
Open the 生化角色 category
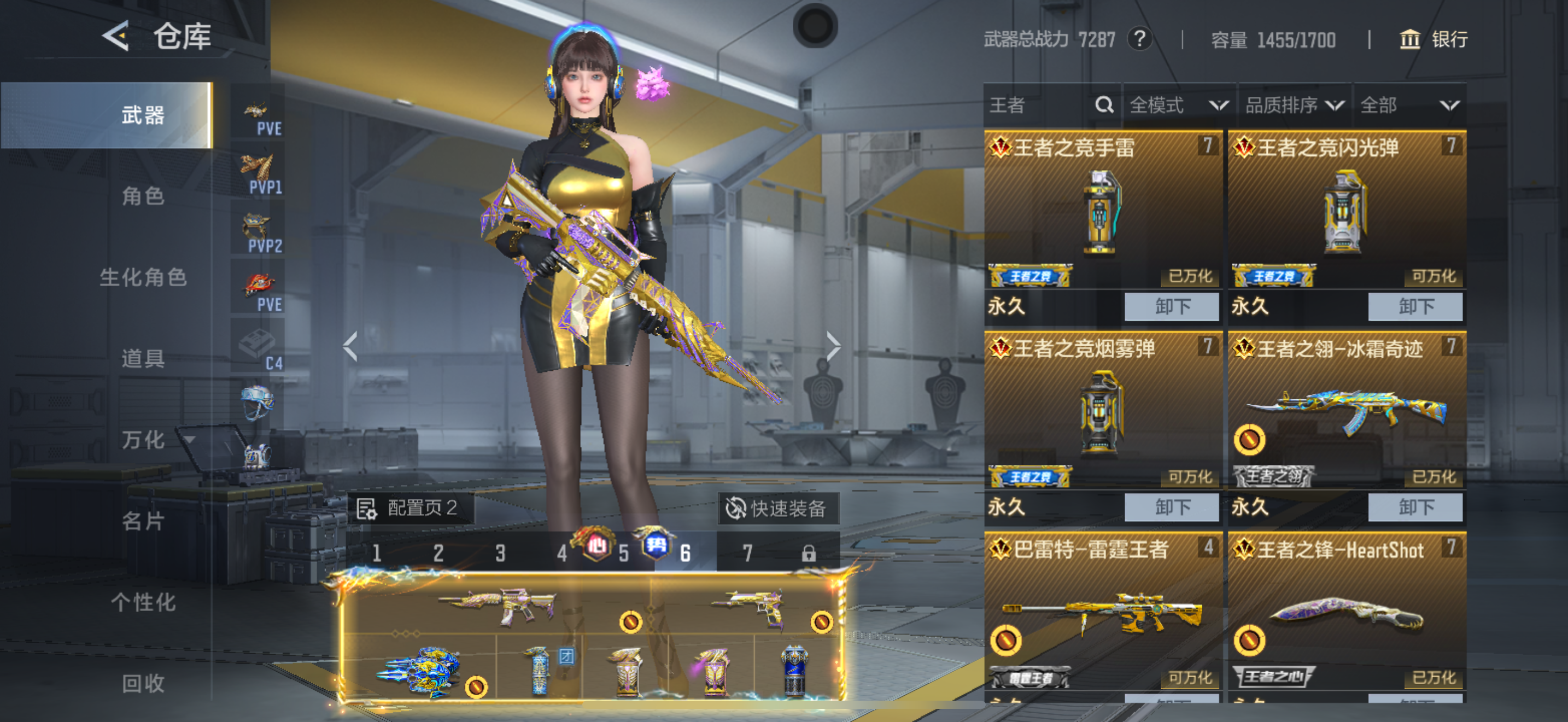(143, 278)
